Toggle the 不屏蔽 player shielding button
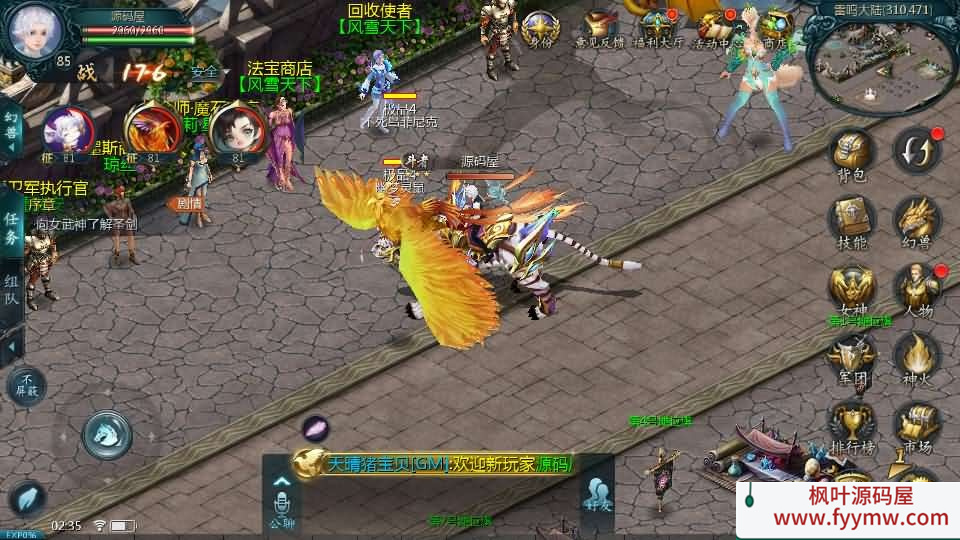960x540 pixels. pyautogui.click(x=27, y=385)
